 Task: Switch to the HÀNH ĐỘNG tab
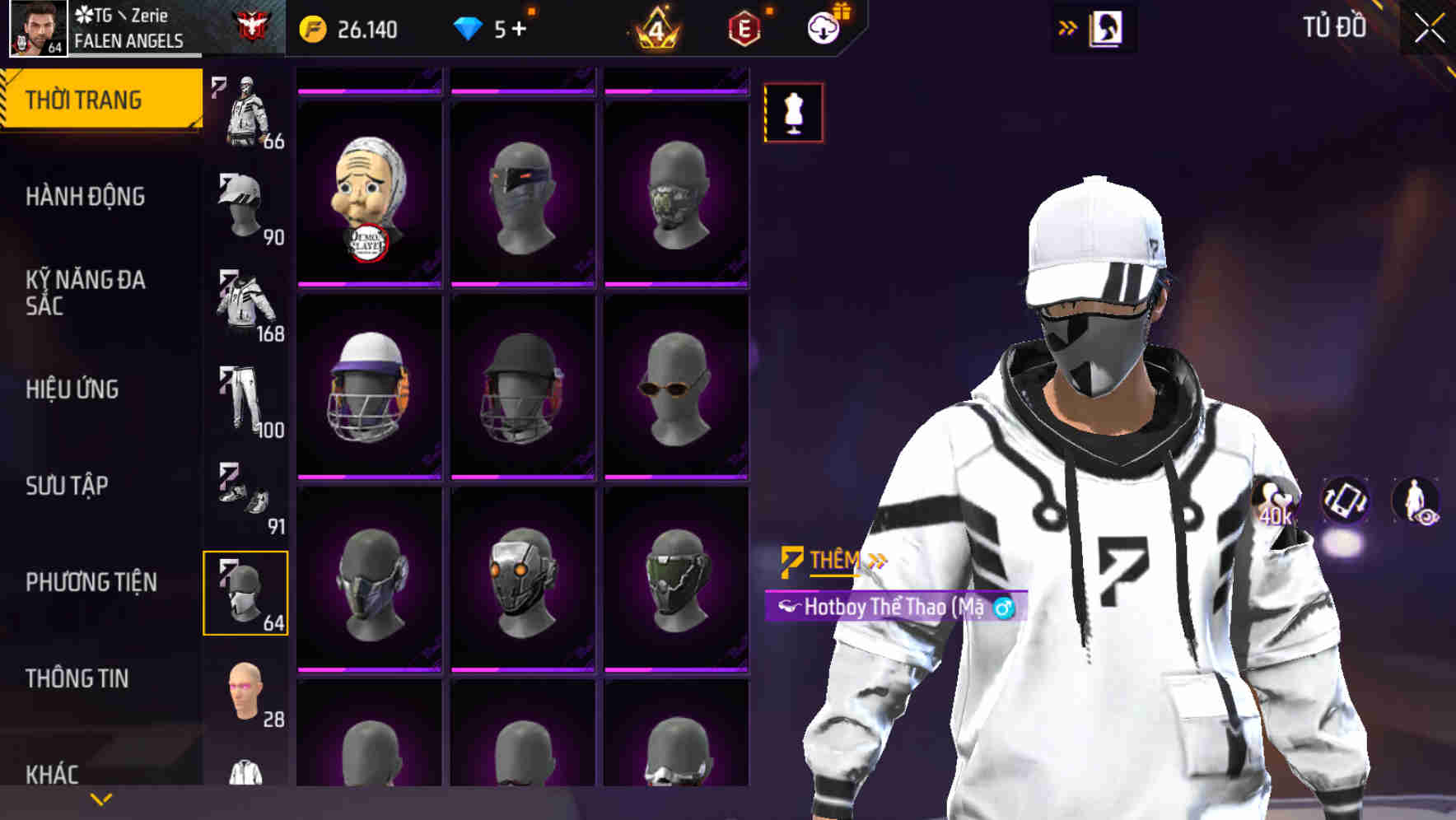pyautogui.click(x=85, y=197)
